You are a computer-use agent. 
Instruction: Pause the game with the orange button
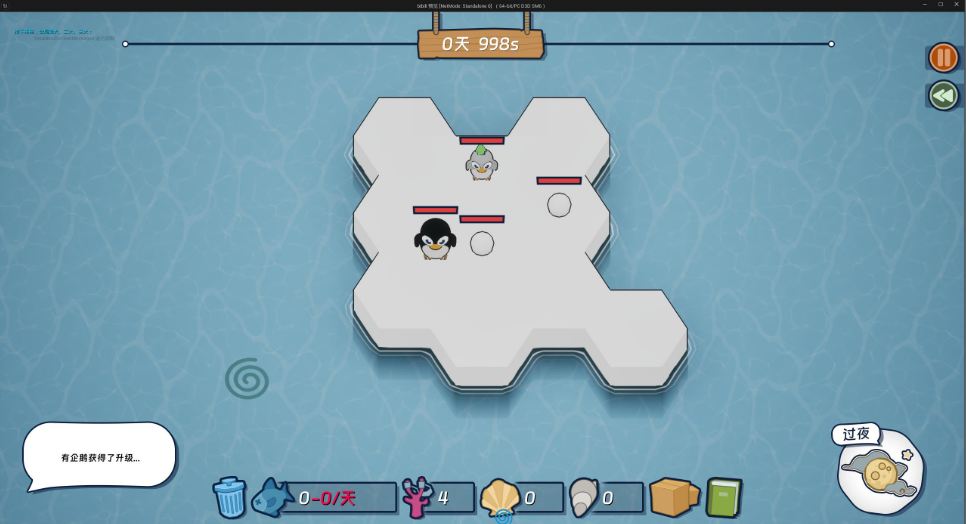click(x=943, y=57)
